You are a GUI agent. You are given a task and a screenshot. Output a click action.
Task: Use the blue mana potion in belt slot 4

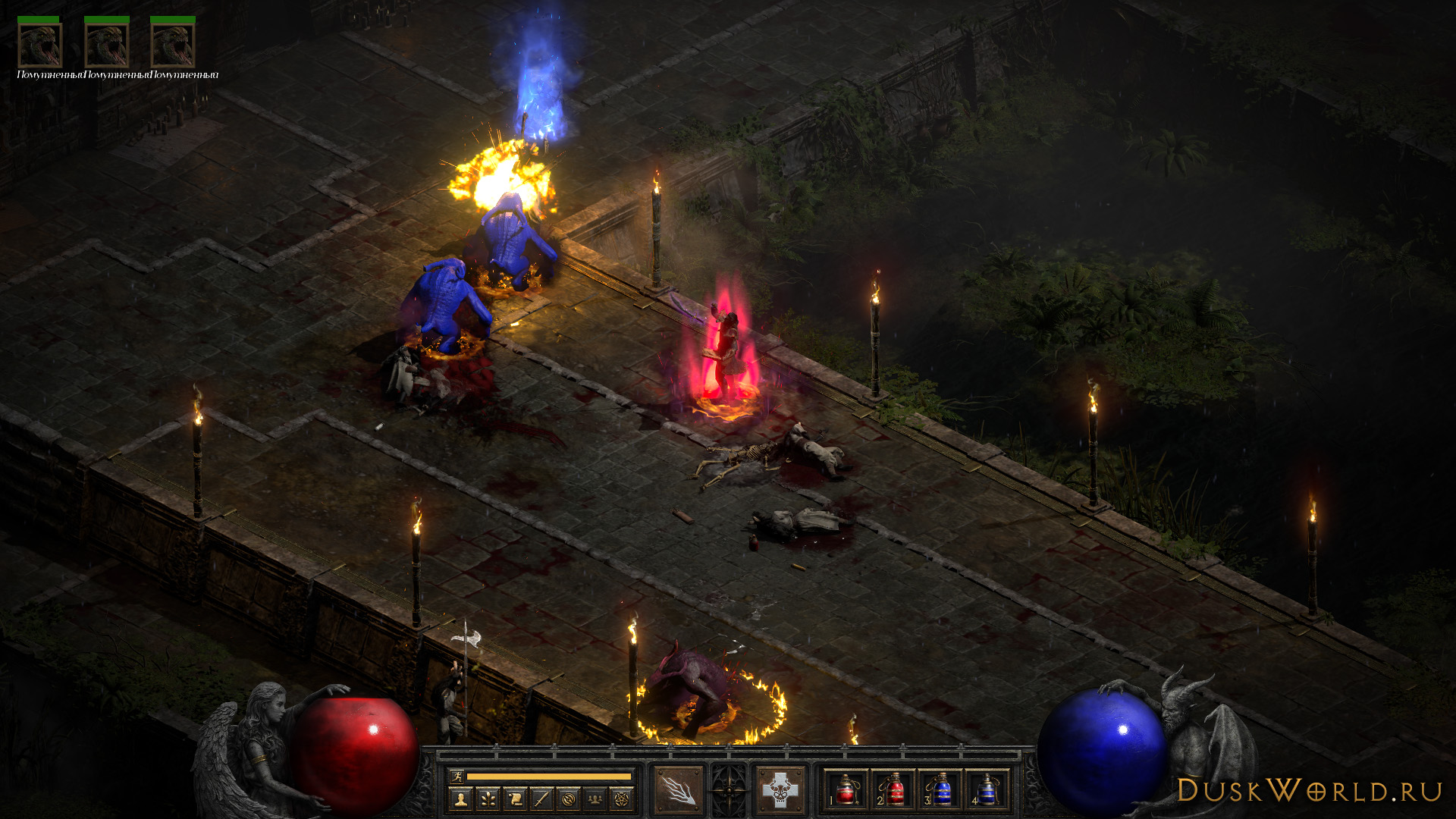pyautogui.click(x=987, y=790)
